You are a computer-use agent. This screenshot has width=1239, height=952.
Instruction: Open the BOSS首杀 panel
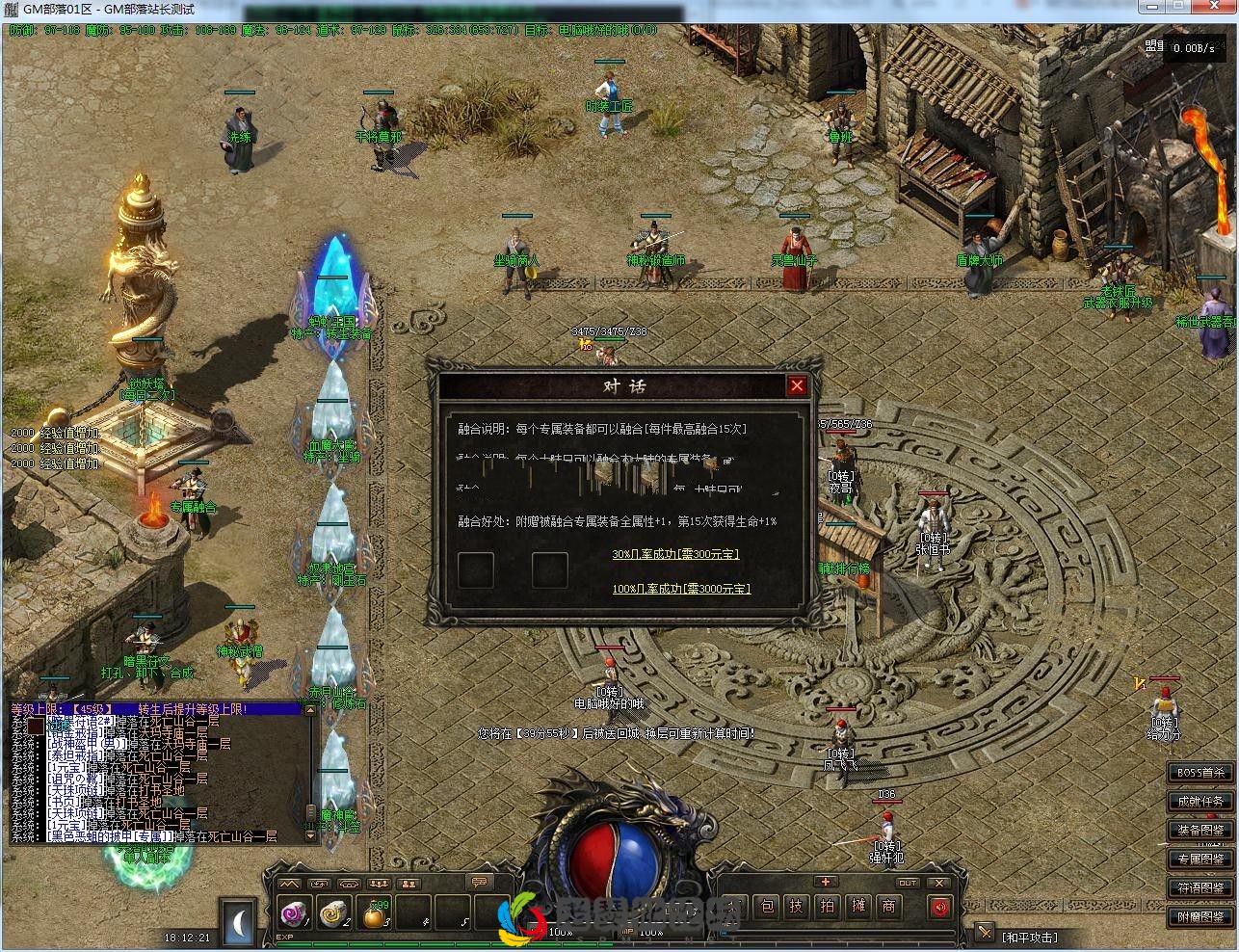(x=1199, y=773)
